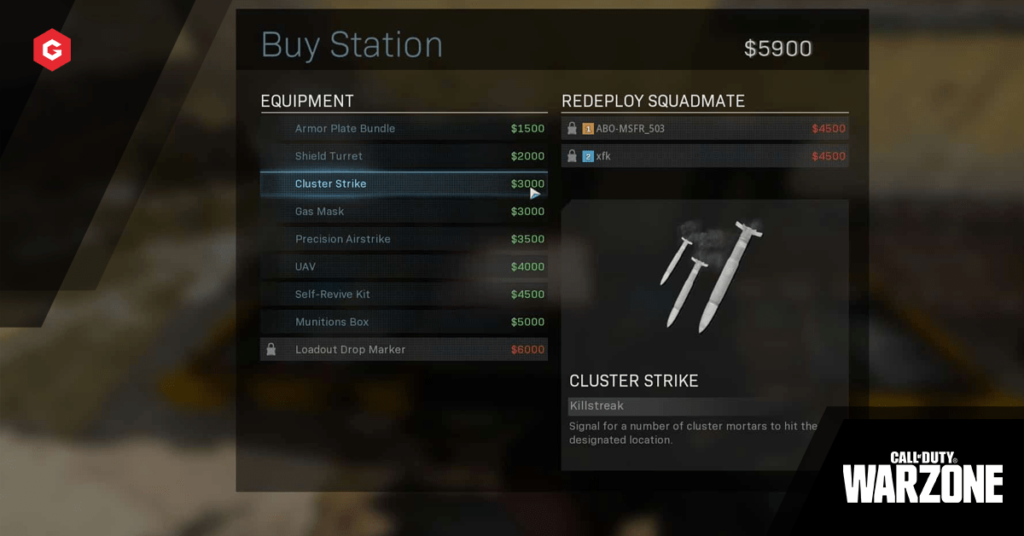Image resolution: width=1024 pixels, height=536 pixels.
Task: Redeploy squadmate ABO-MSFR_503
Action: 704,129
